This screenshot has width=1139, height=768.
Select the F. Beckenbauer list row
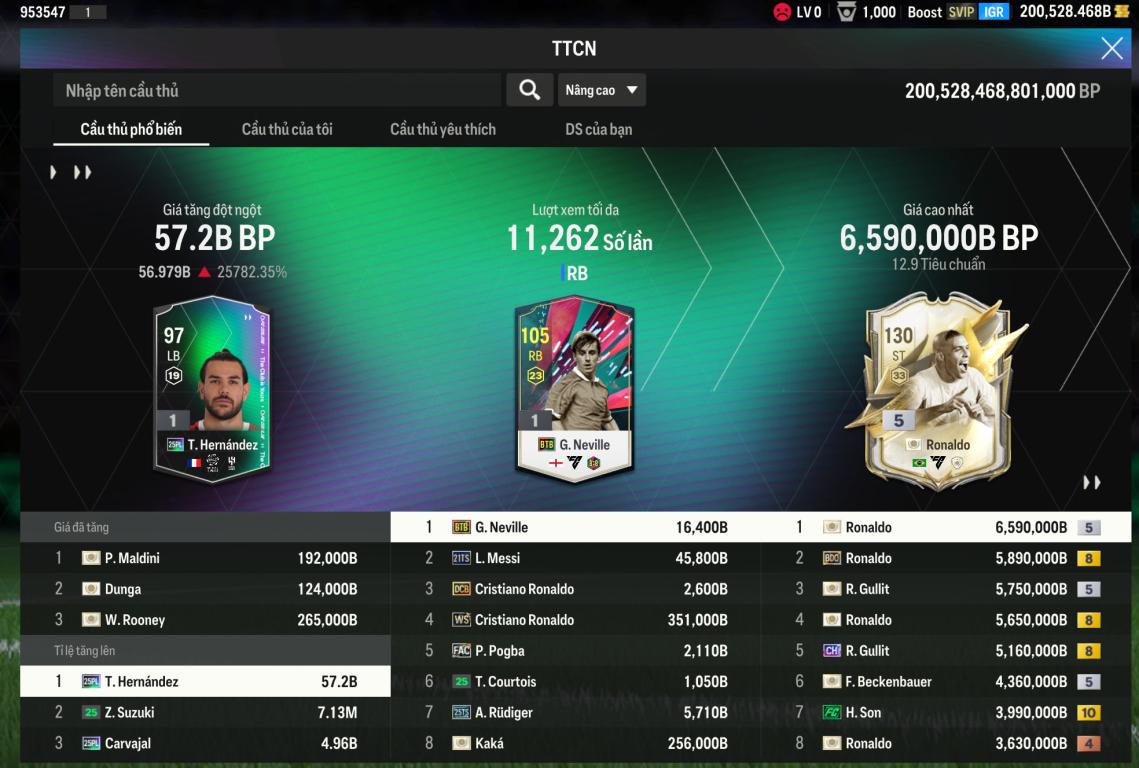(x=946, y=682)
